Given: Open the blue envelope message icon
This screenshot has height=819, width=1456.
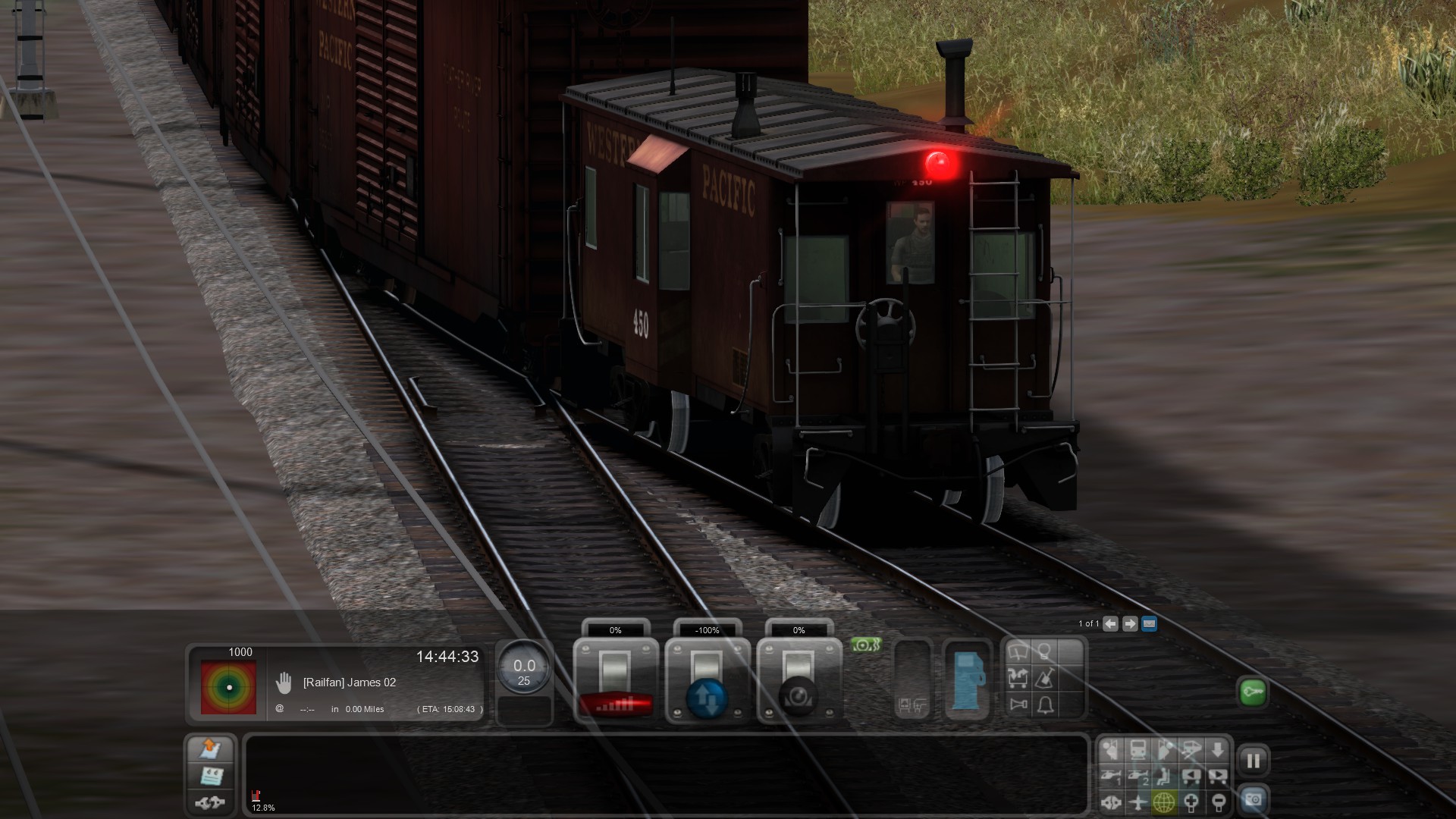Looking at the screenshot, I should coord(1149,624).
